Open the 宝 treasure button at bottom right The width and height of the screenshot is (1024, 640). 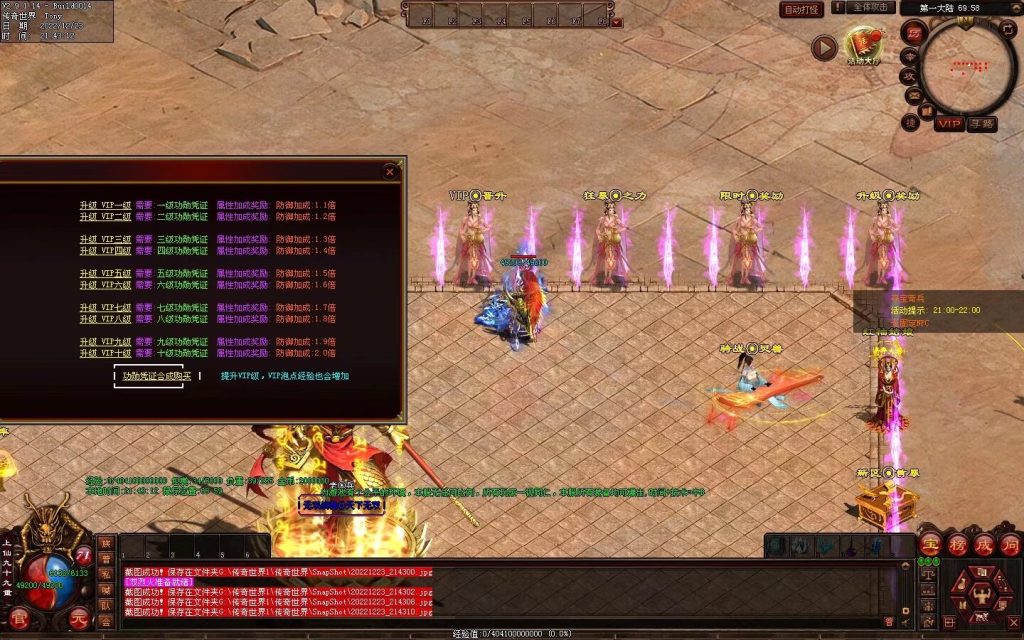click(x=930, y=545)
